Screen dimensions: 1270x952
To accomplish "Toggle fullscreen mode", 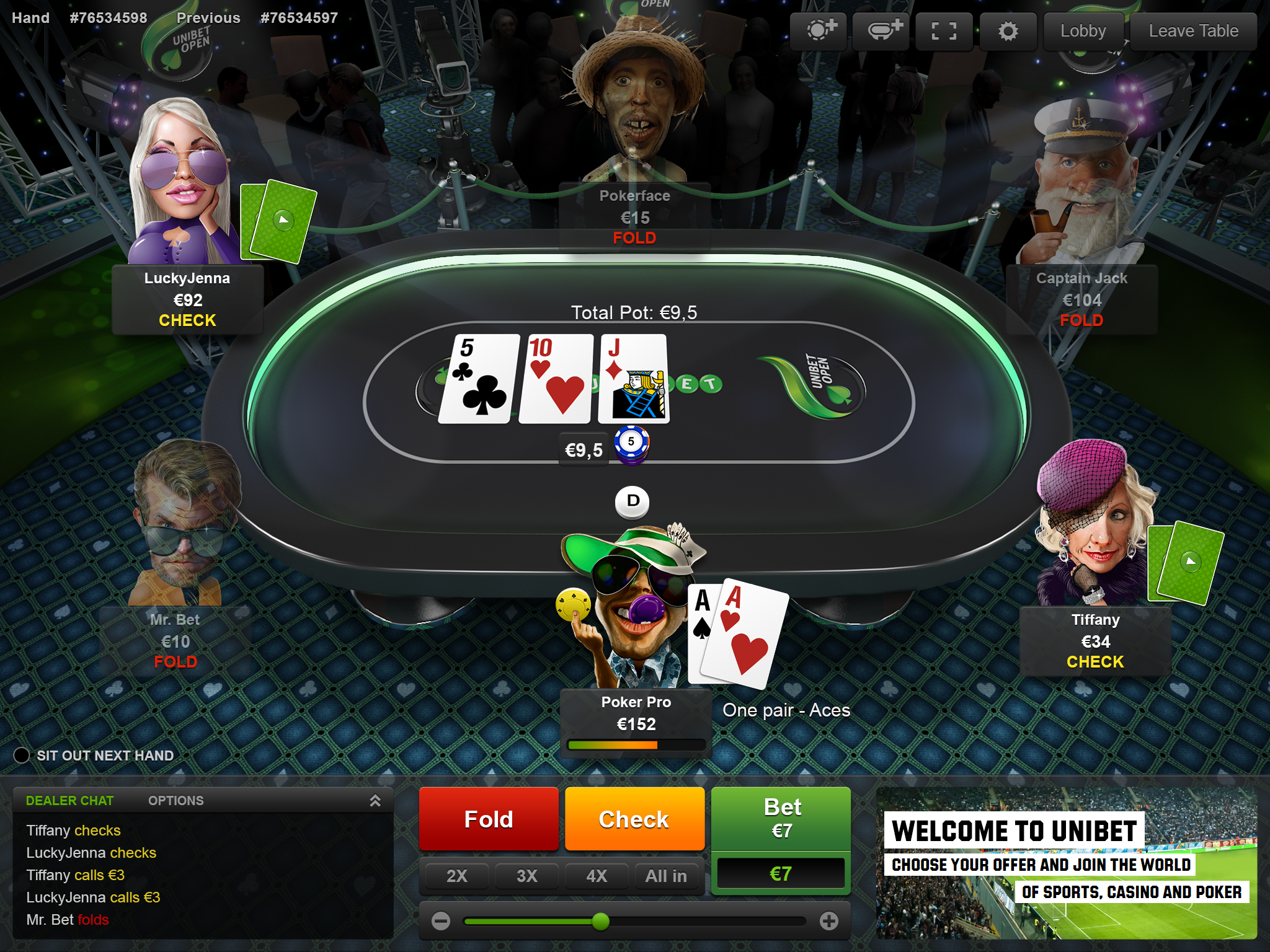I will pyautogui.click(x=944, y=31).
